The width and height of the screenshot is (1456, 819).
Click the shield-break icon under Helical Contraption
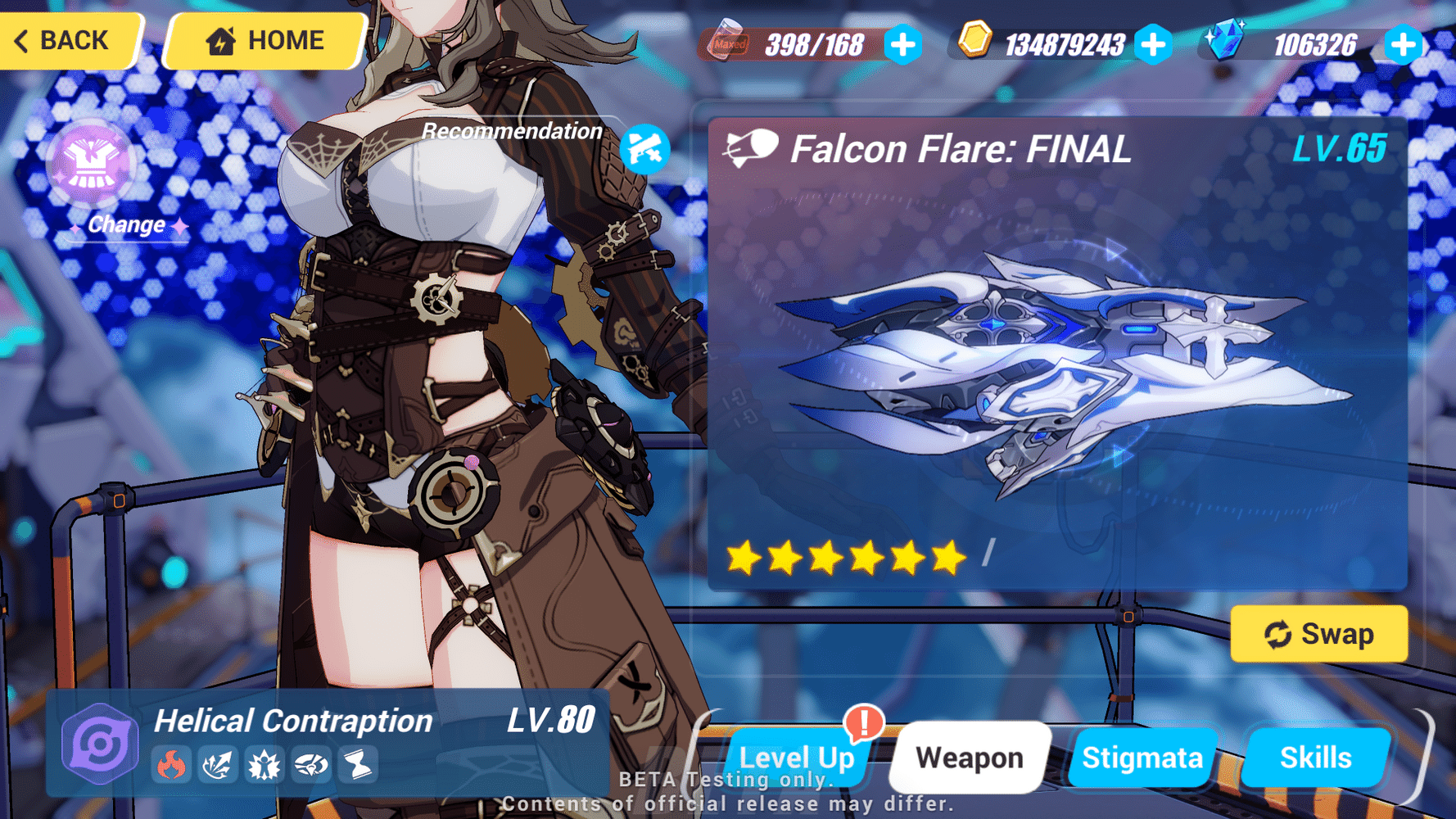coord(262,766)
